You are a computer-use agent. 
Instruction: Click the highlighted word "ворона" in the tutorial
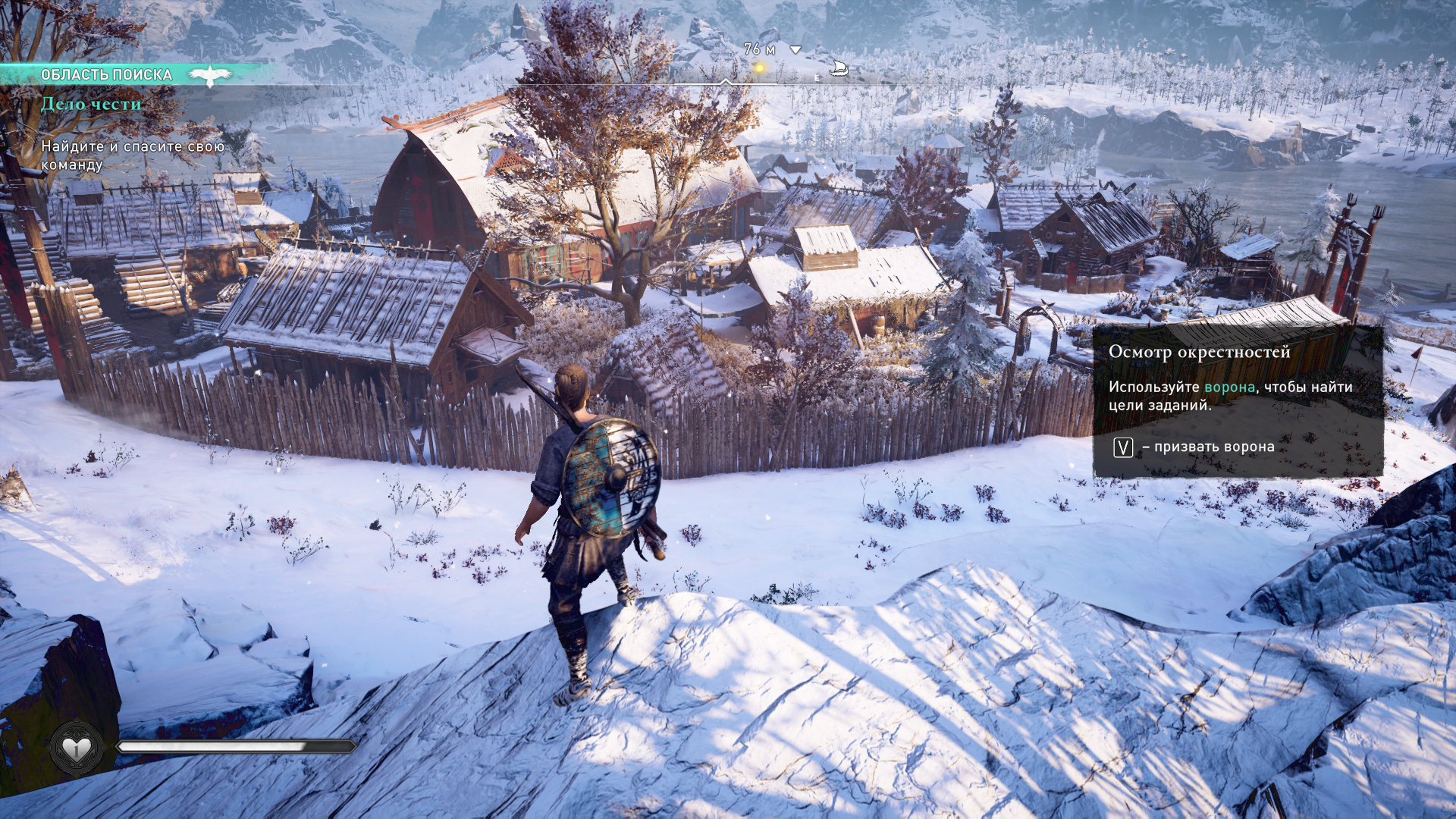tap(1229, 387)
